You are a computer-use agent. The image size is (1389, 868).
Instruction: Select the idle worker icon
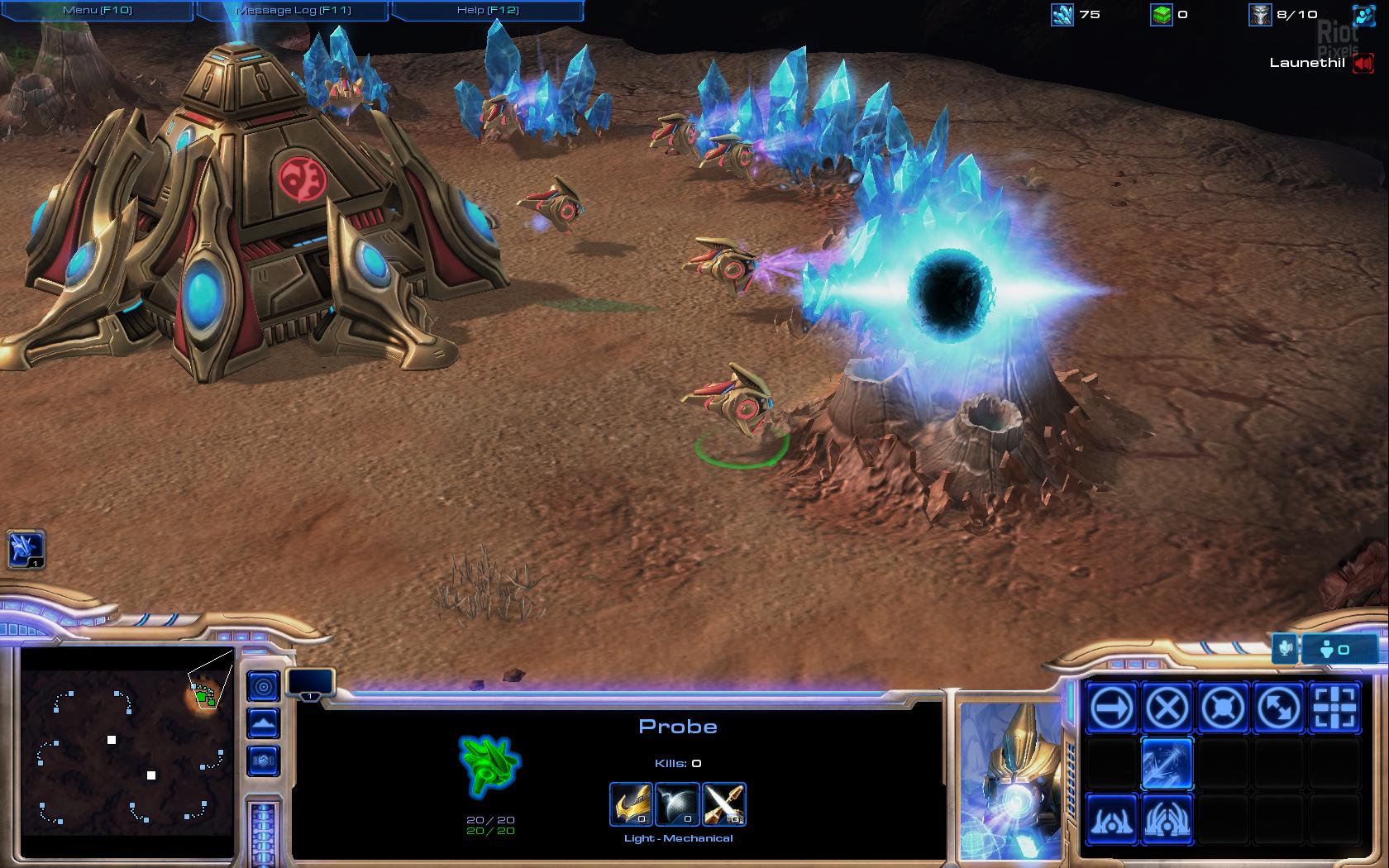(26, 549)
